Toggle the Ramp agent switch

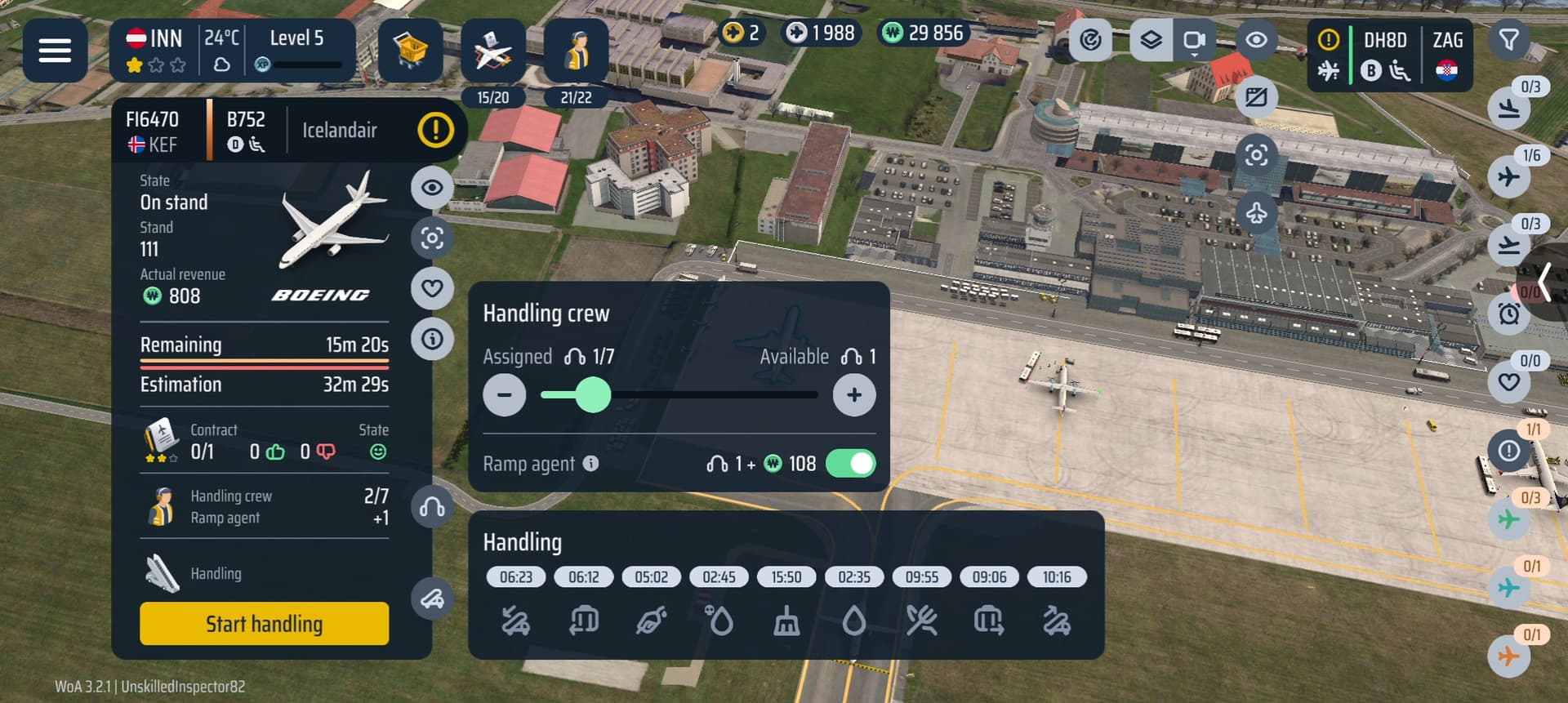point(850,464)
